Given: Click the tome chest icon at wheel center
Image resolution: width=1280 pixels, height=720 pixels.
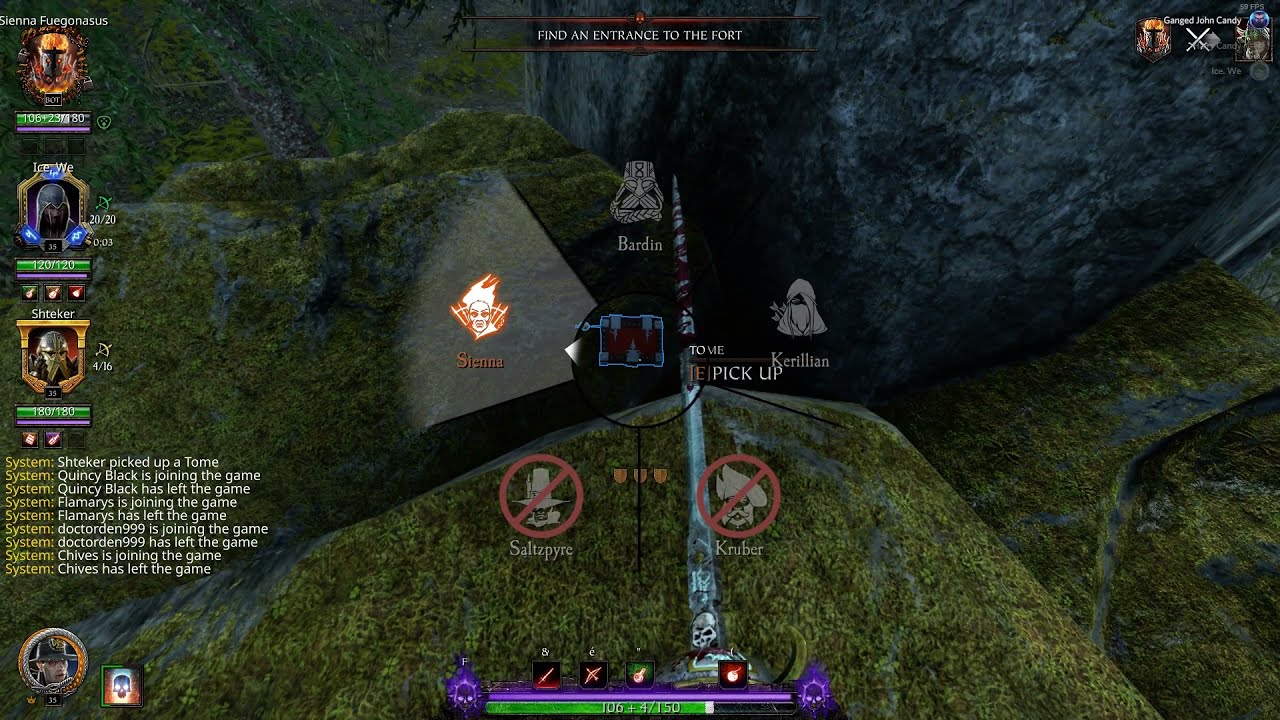Looking at the screenshot, I should [x=631, y=342].
